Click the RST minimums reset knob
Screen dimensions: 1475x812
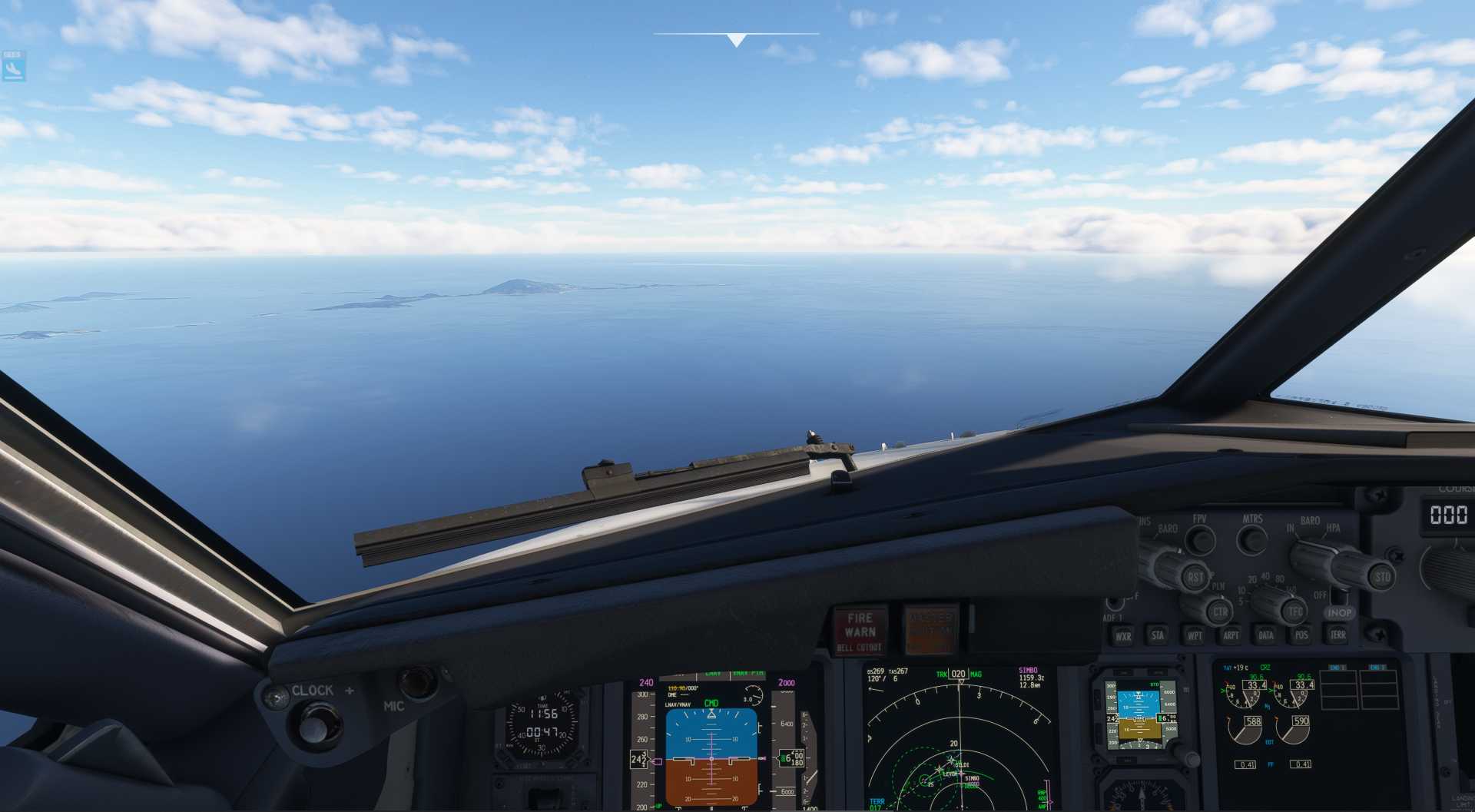[1195, 577]
